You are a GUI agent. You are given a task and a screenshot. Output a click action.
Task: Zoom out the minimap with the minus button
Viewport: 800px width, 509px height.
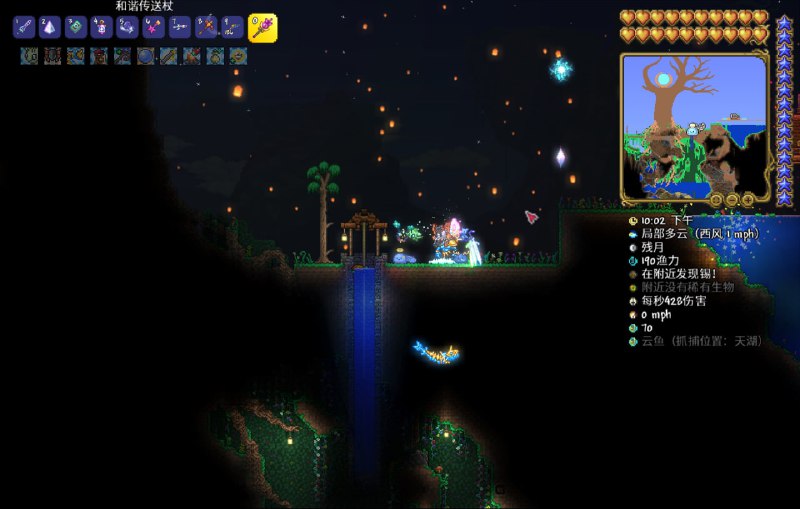coord(732,199)
